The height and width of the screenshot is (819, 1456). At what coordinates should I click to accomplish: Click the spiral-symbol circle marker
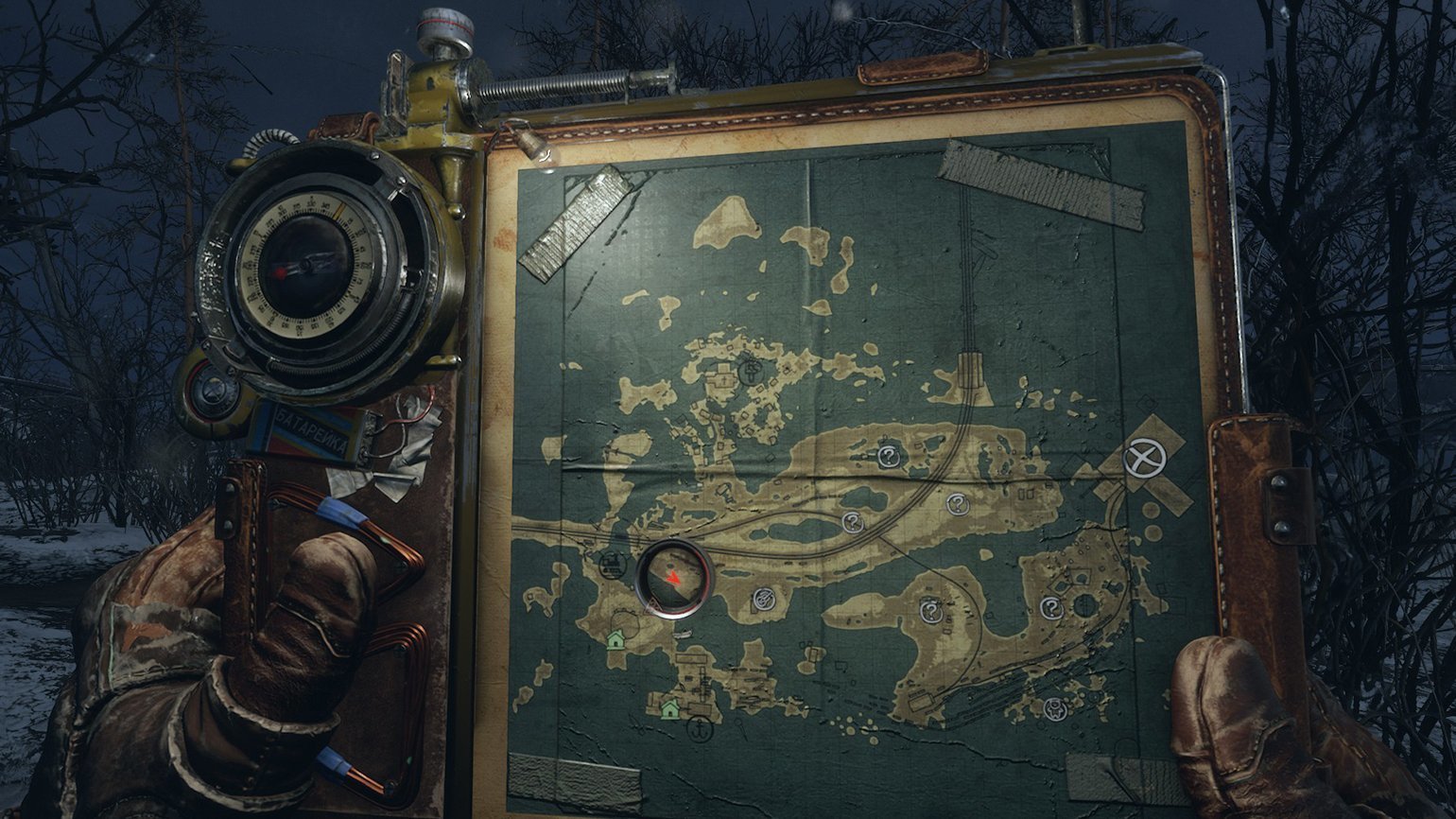pyautogui.click(x=765, y=598)
